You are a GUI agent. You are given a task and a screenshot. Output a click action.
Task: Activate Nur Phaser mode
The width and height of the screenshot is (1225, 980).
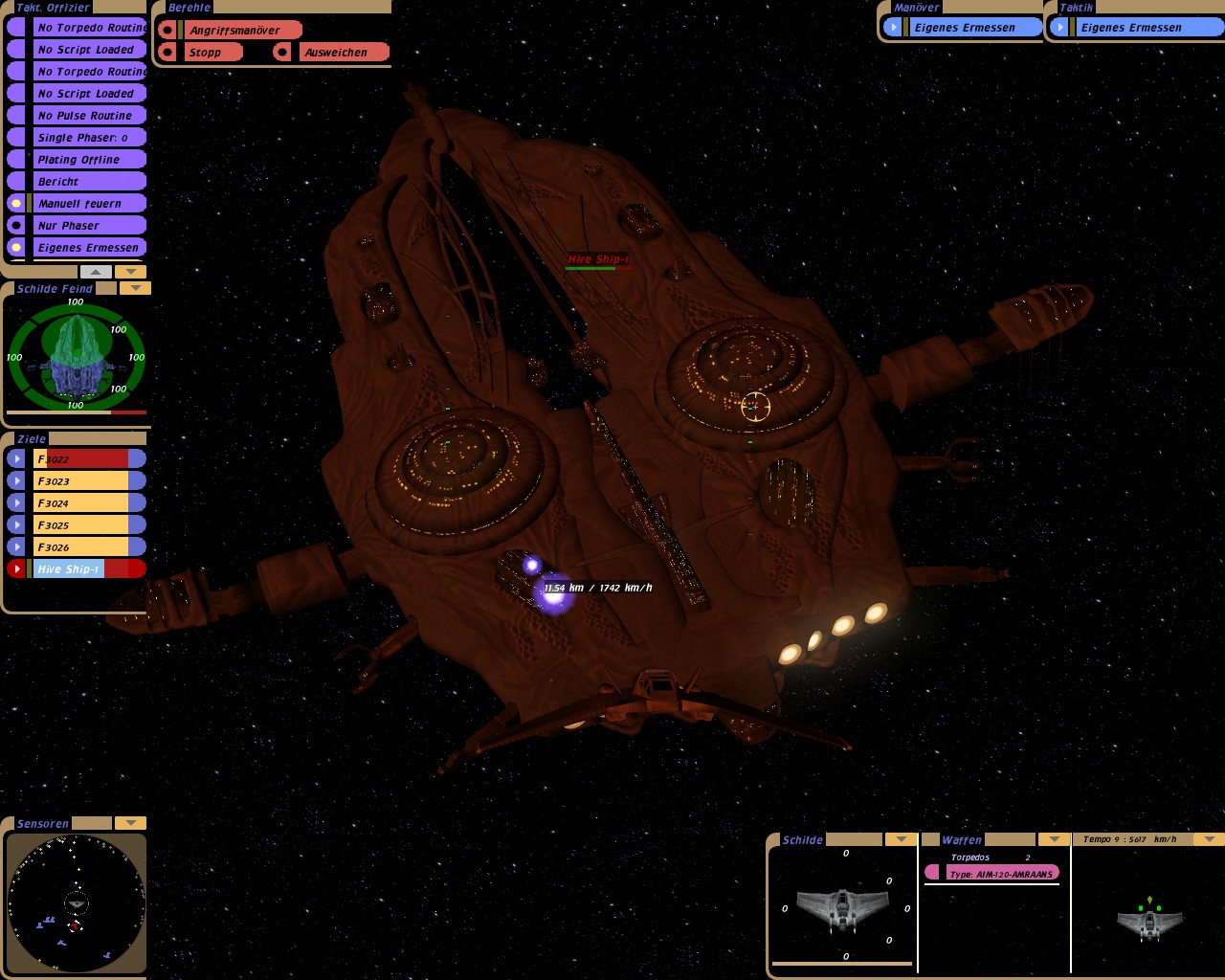(x=88, y=226)
